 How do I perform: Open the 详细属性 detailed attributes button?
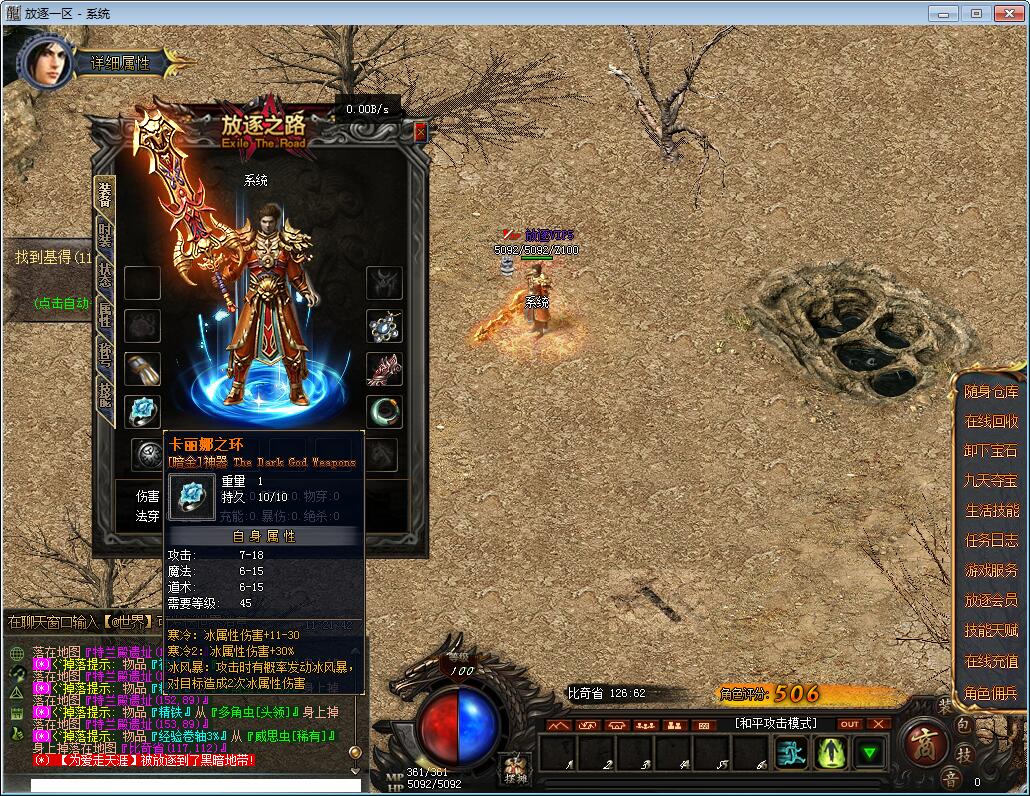click(121, 62)
